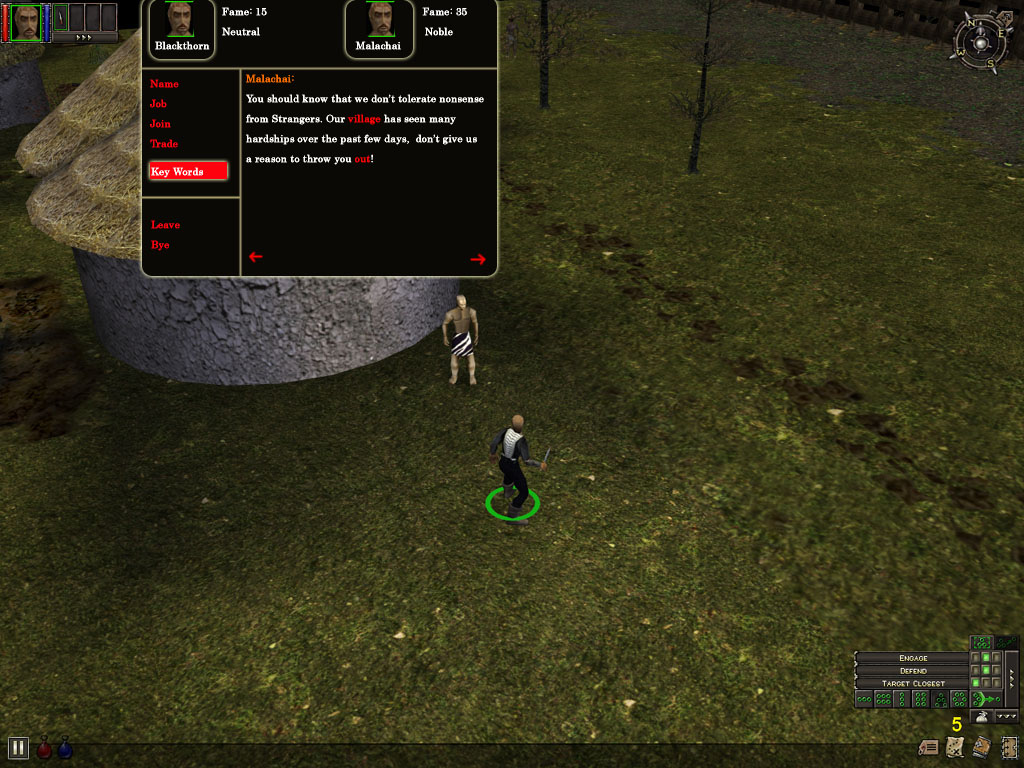Screen dimensions: 1024x768
Task: Pick the Trade dialogue option
Action: 164,144
